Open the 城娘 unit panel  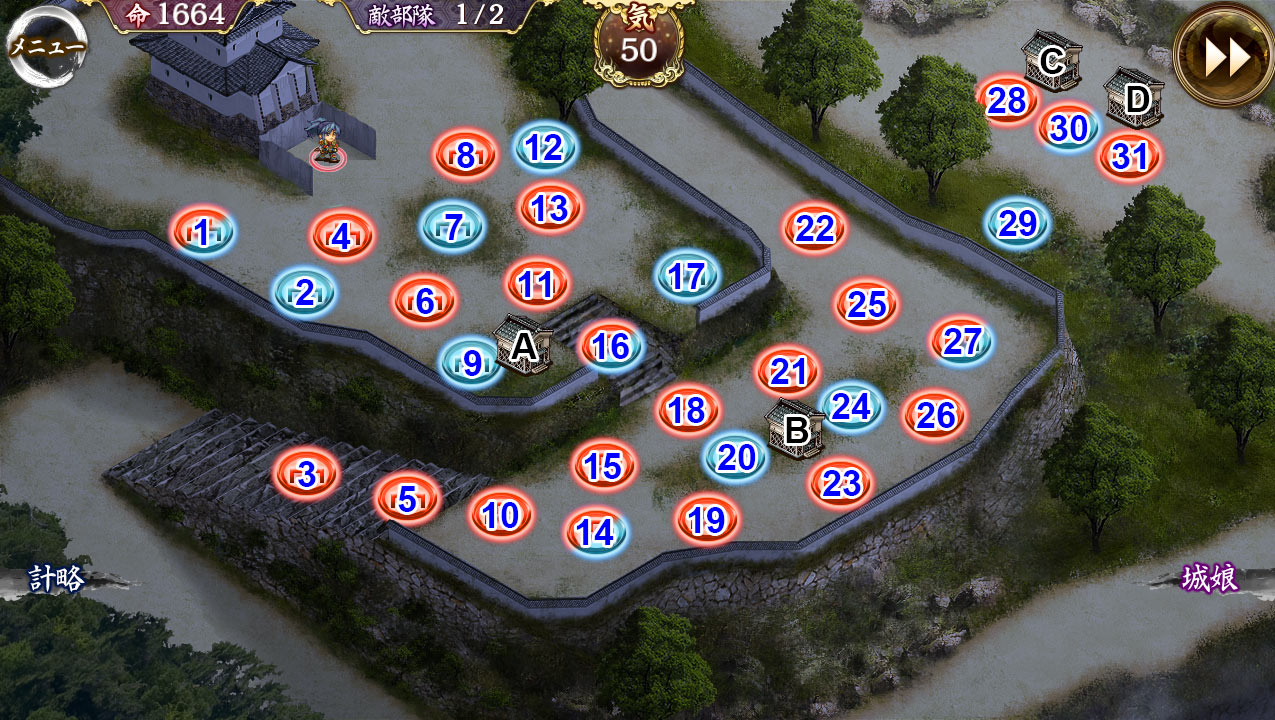[1210, 578]
